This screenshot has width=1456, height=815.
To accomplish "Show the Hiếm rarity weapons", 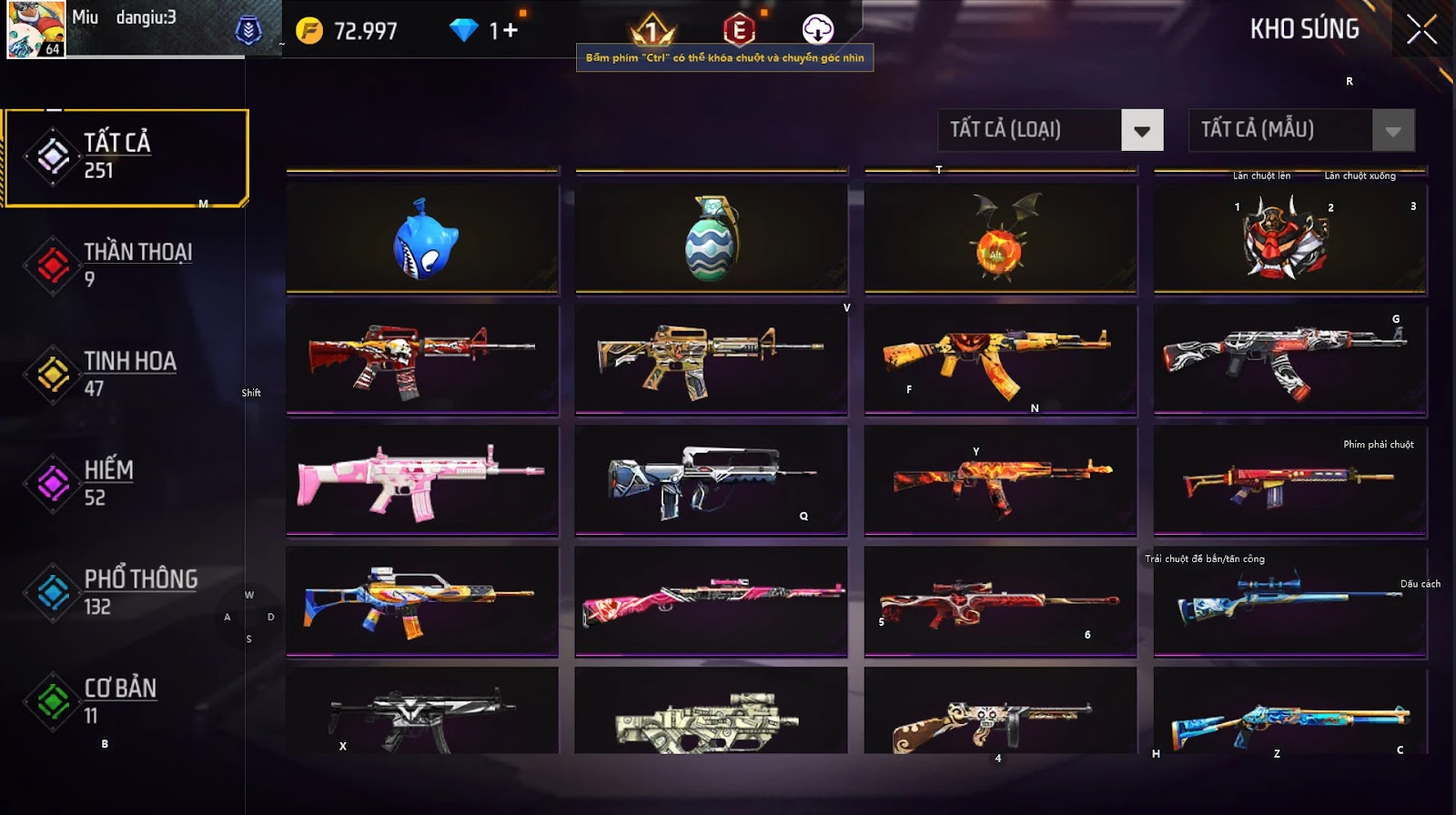I will coord(126,483).
